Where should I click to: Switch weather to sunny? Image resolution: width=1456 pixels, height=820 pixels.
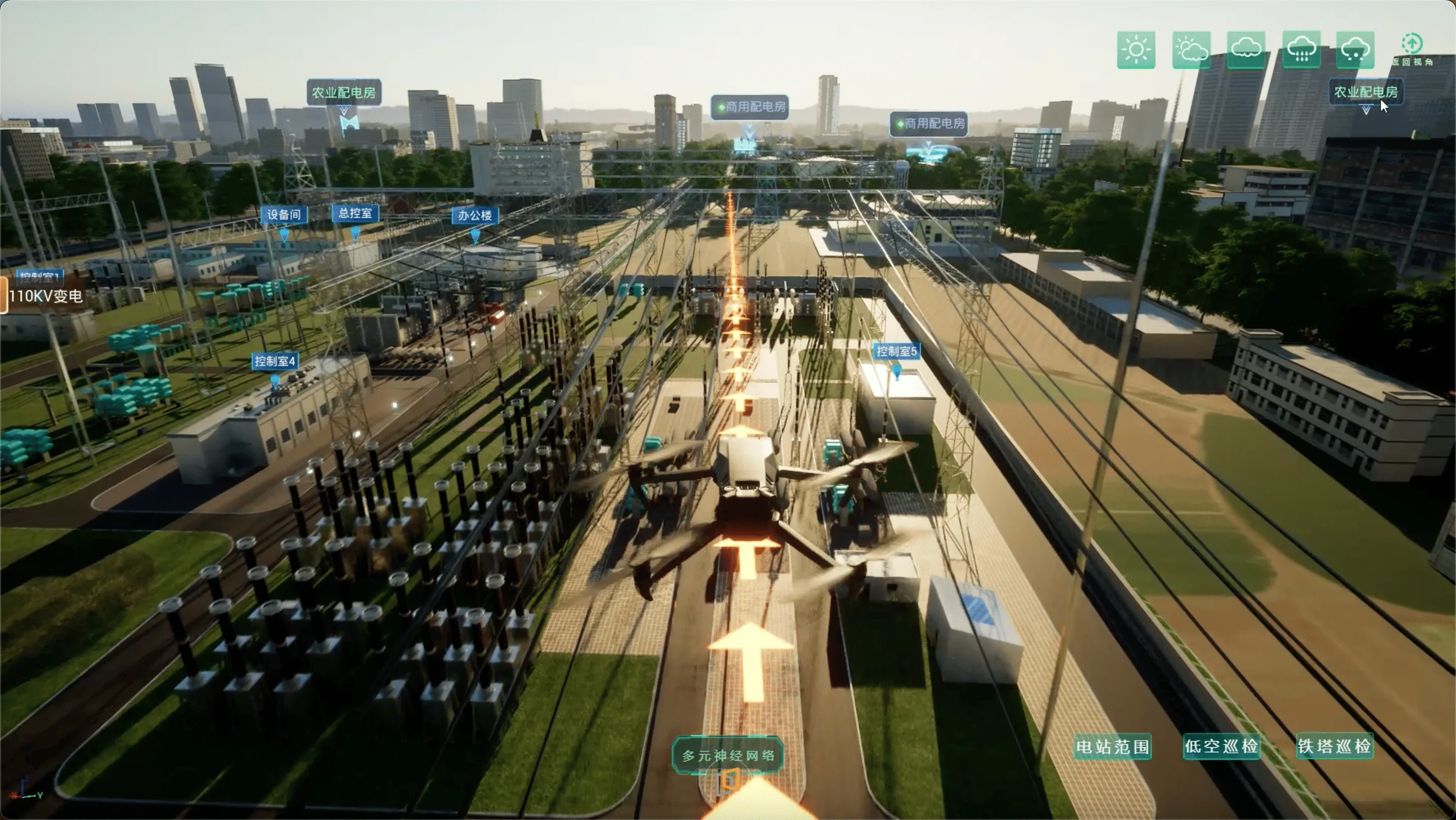tap(1135, 50)
